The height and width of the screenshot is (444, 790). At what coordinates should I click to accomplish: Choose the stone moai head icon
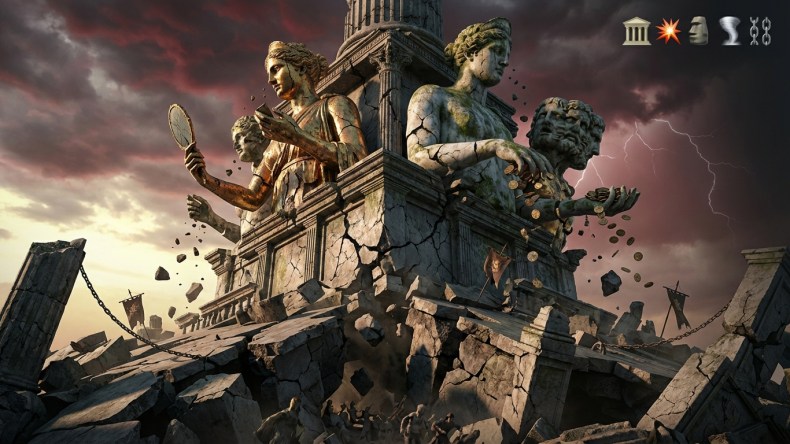click(698, 31)
